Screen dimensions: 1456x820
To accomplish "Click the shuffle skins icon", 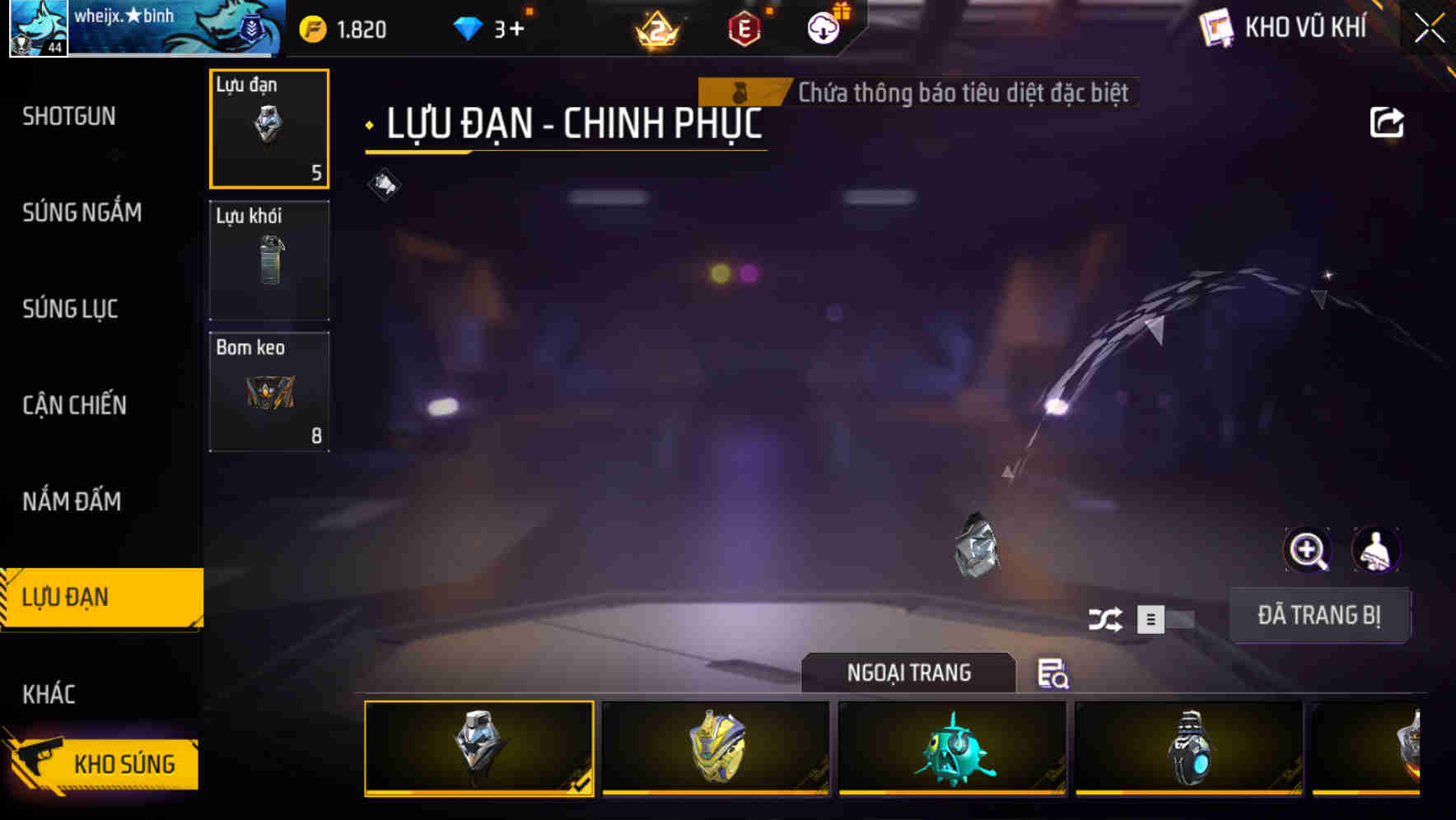I will [1108, 617].
